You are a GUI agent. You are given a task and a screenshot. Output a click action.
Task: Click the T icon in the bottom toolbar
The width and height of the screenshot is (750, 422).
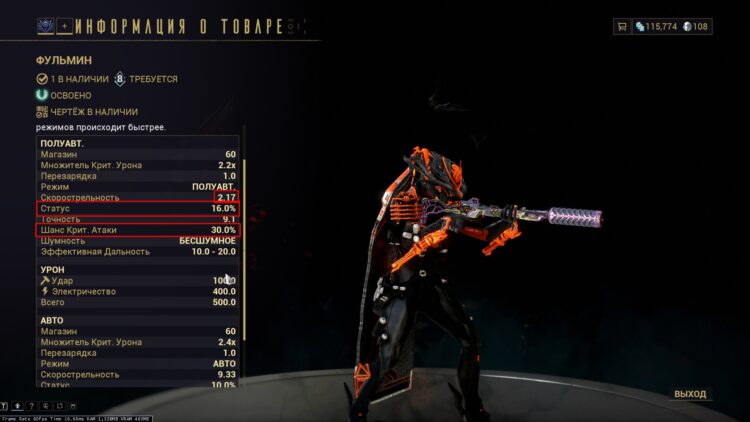pyautogui.click(x=5, y=406)
